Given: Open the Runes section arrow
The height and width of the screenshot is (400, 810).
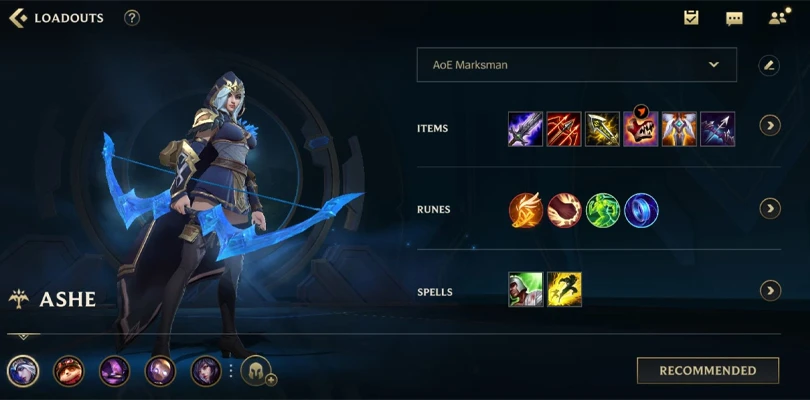Looking at the screenshot, I should [769, 209].
